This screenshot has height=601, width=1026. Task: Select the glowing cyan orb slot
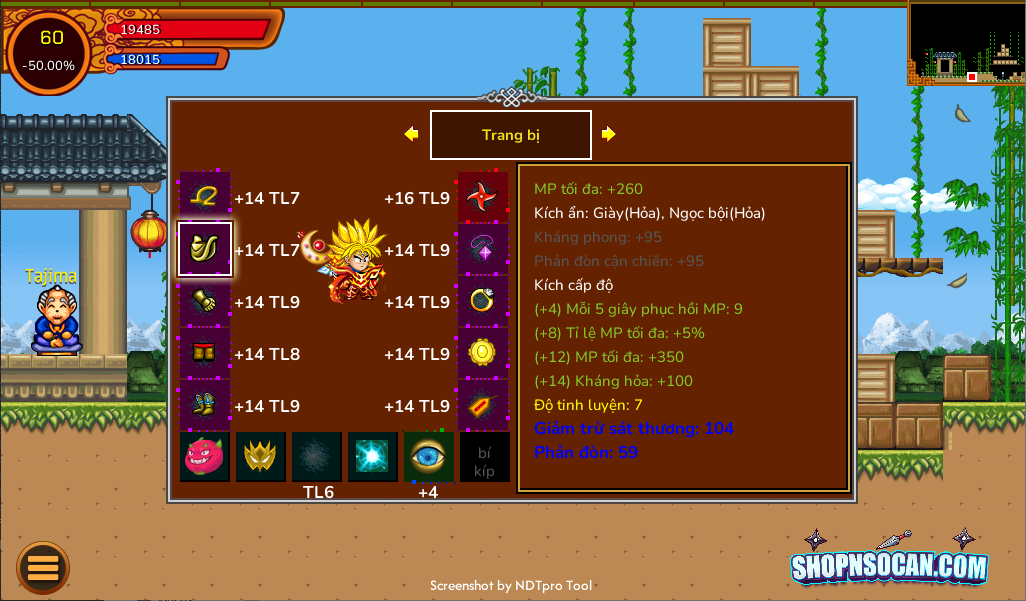click(x=373, y=457)
